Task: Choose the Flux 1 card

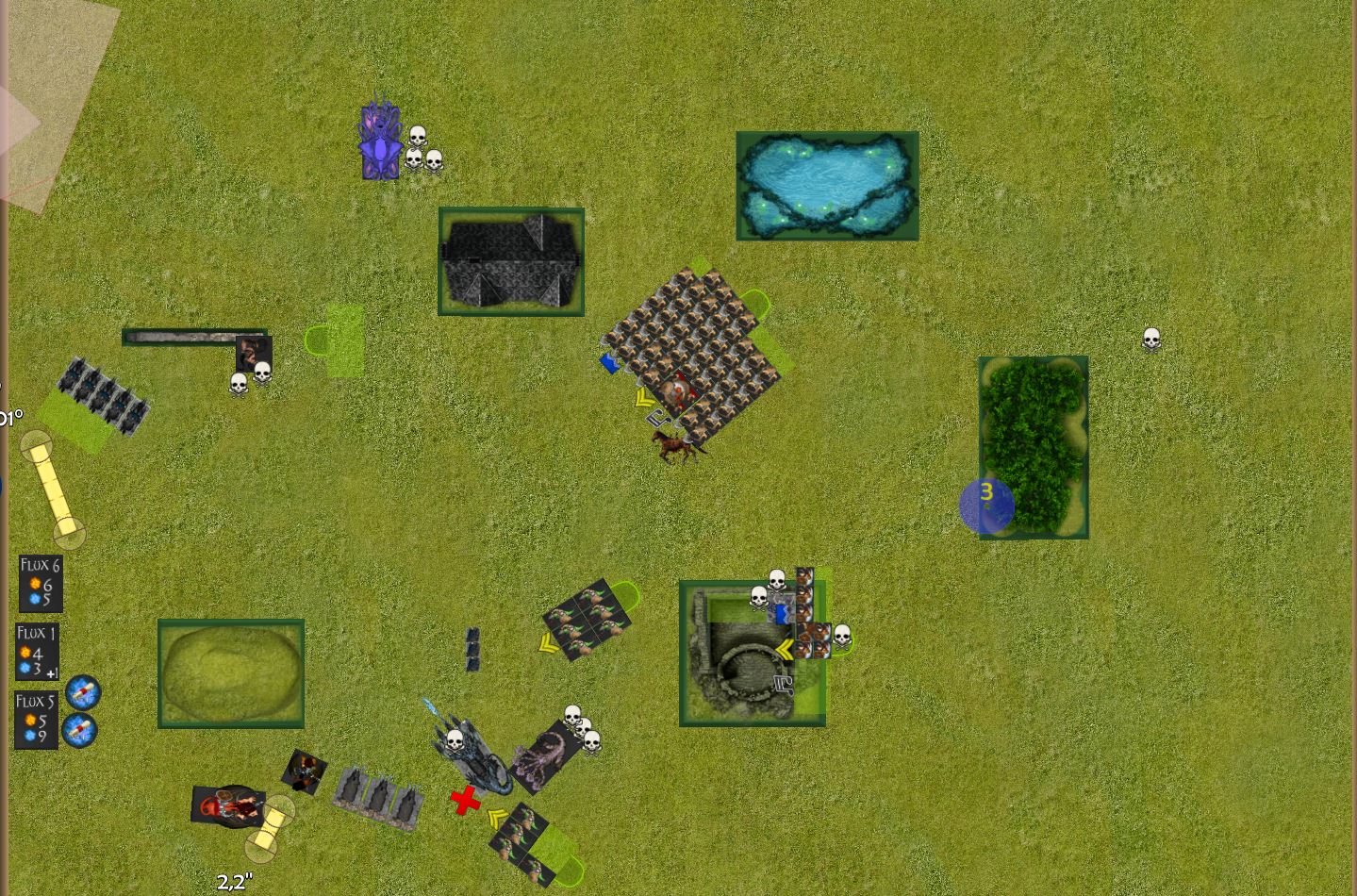Action: tap(37, 651)
